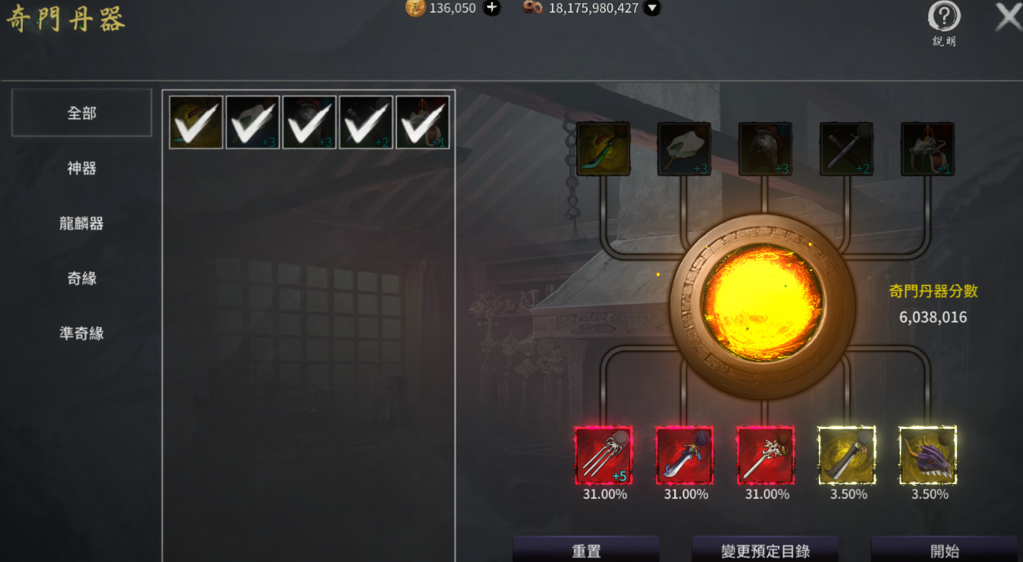Select the 全部 category tab

[x=81, y=113]
